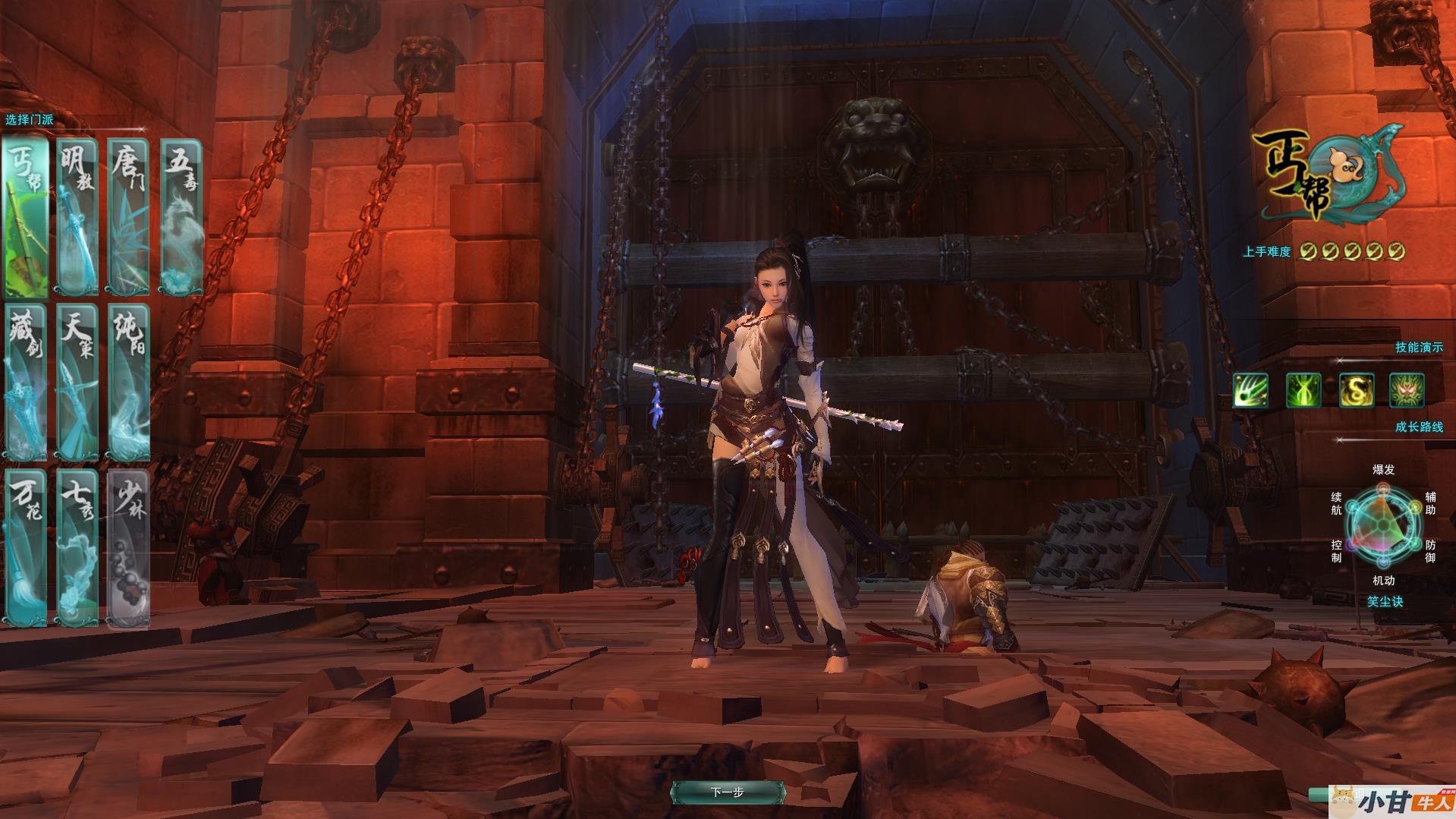The width and height of the screenshot is (1456, 819).
Task: Click the 天策 faction card
Action: [x=77, y=383]
